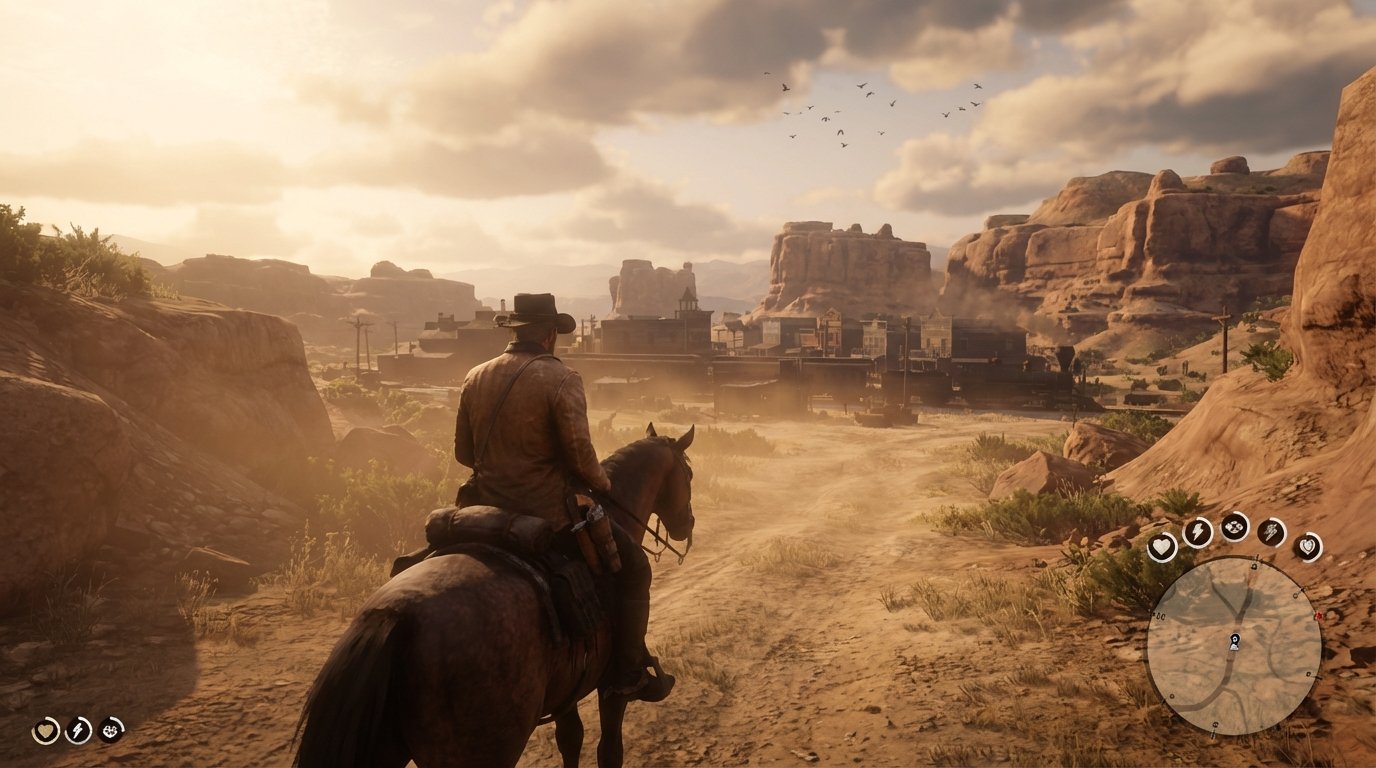Click Arthur's black cowboy hat

tap(533, 310)
